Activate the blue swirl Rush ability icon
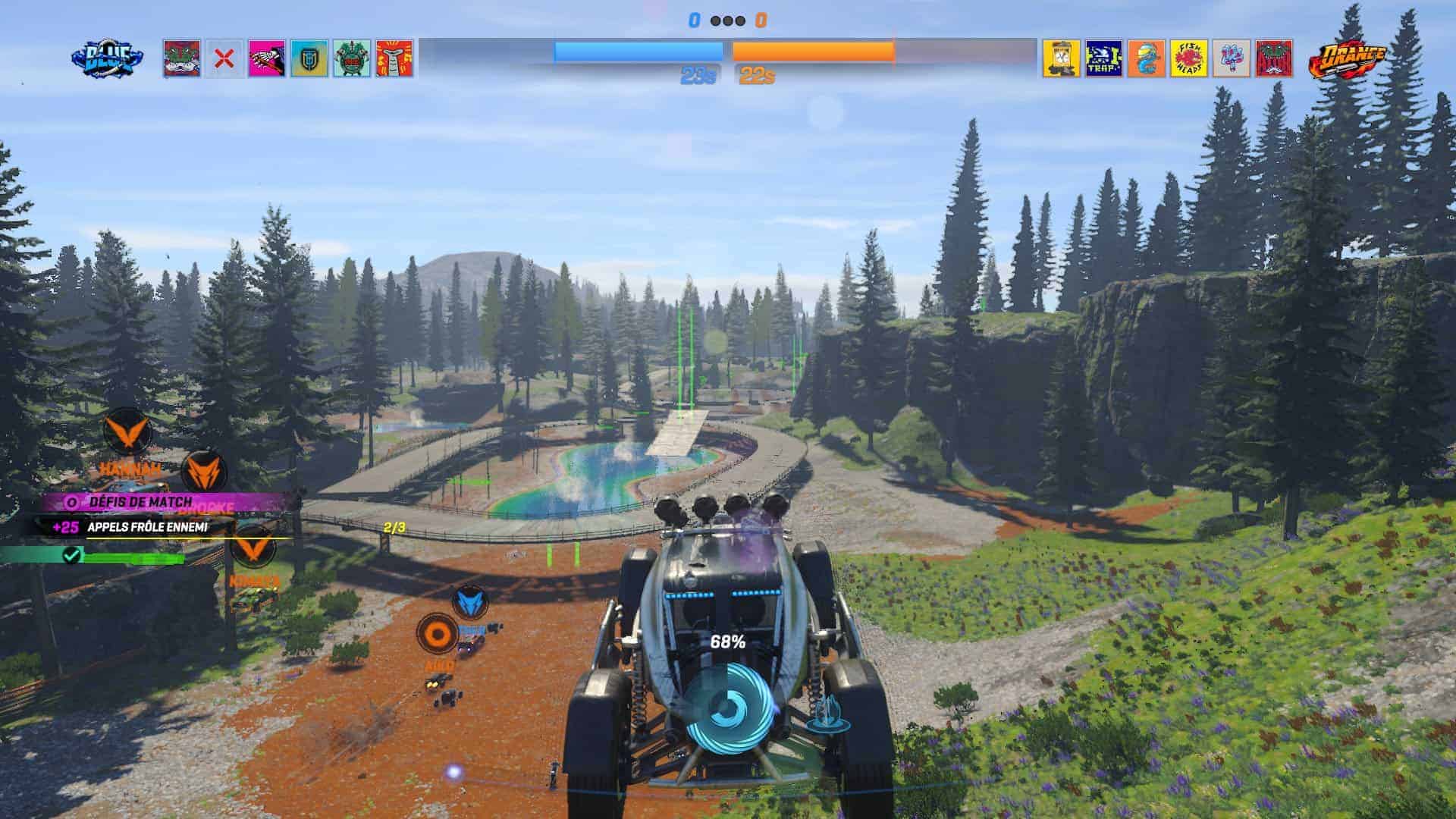 click(729, 708)
